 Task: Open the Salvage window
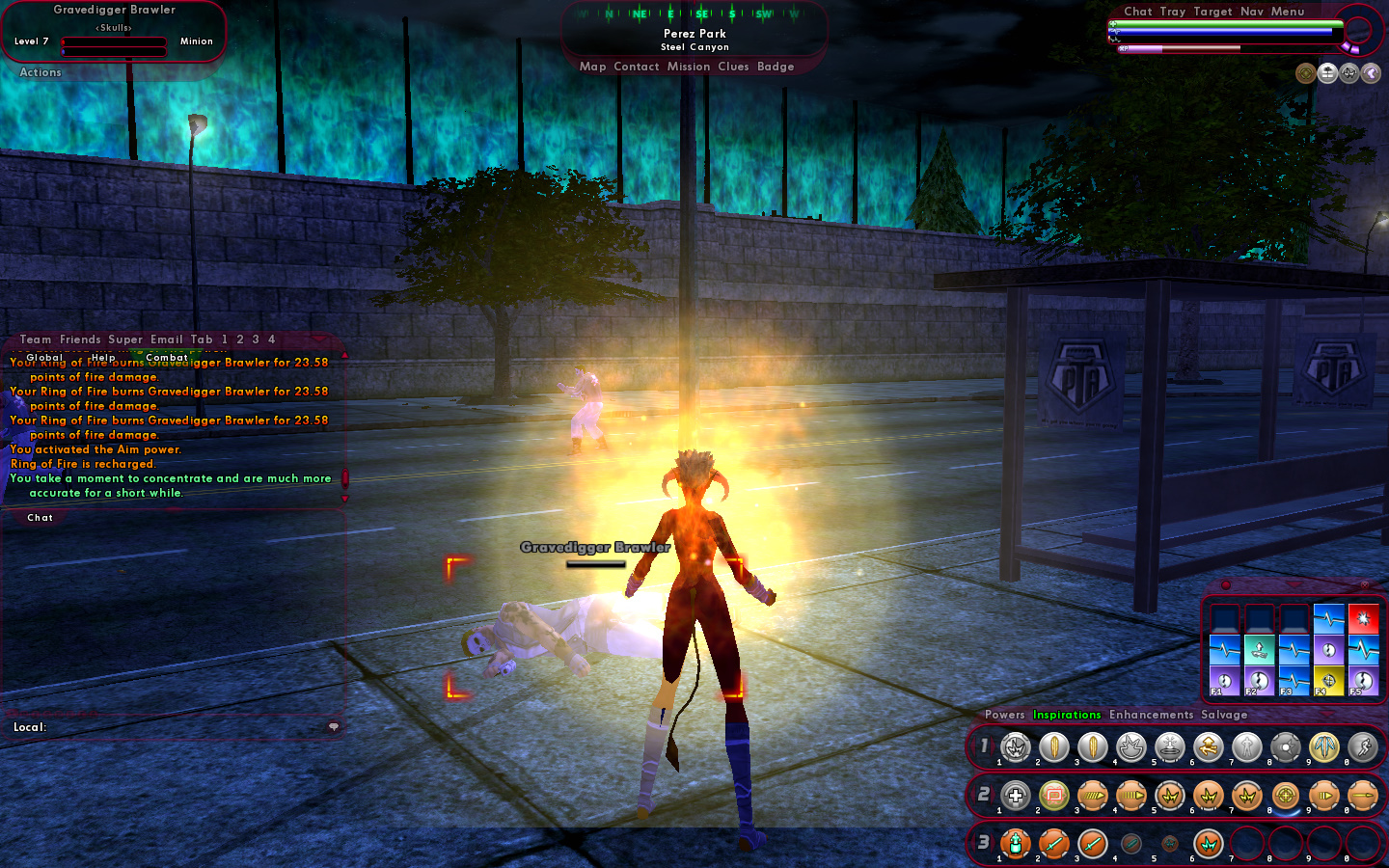(1224, 715)
